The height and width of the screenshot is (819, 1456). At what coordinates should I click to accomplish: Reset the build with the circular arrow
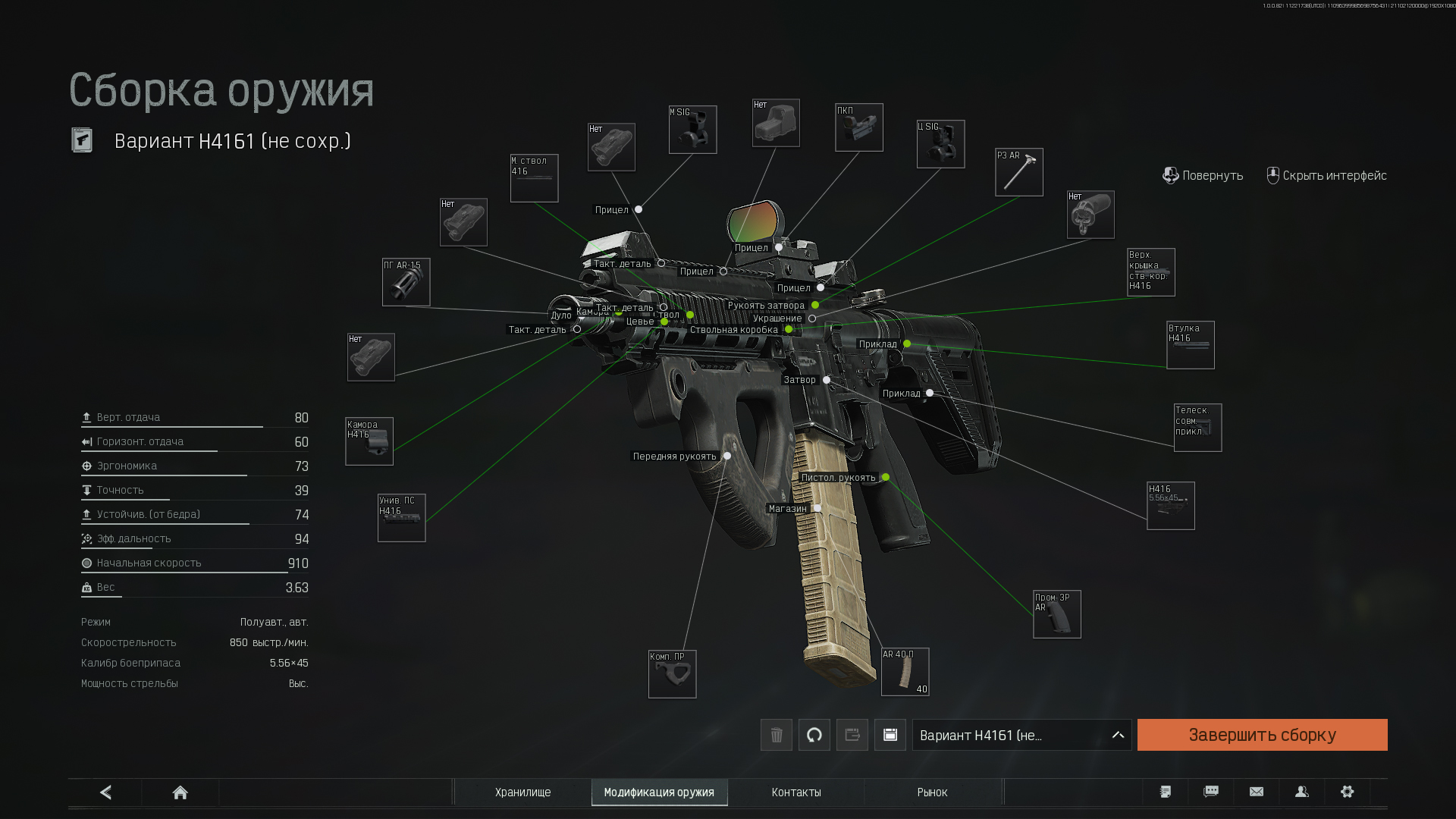point(814,735)
